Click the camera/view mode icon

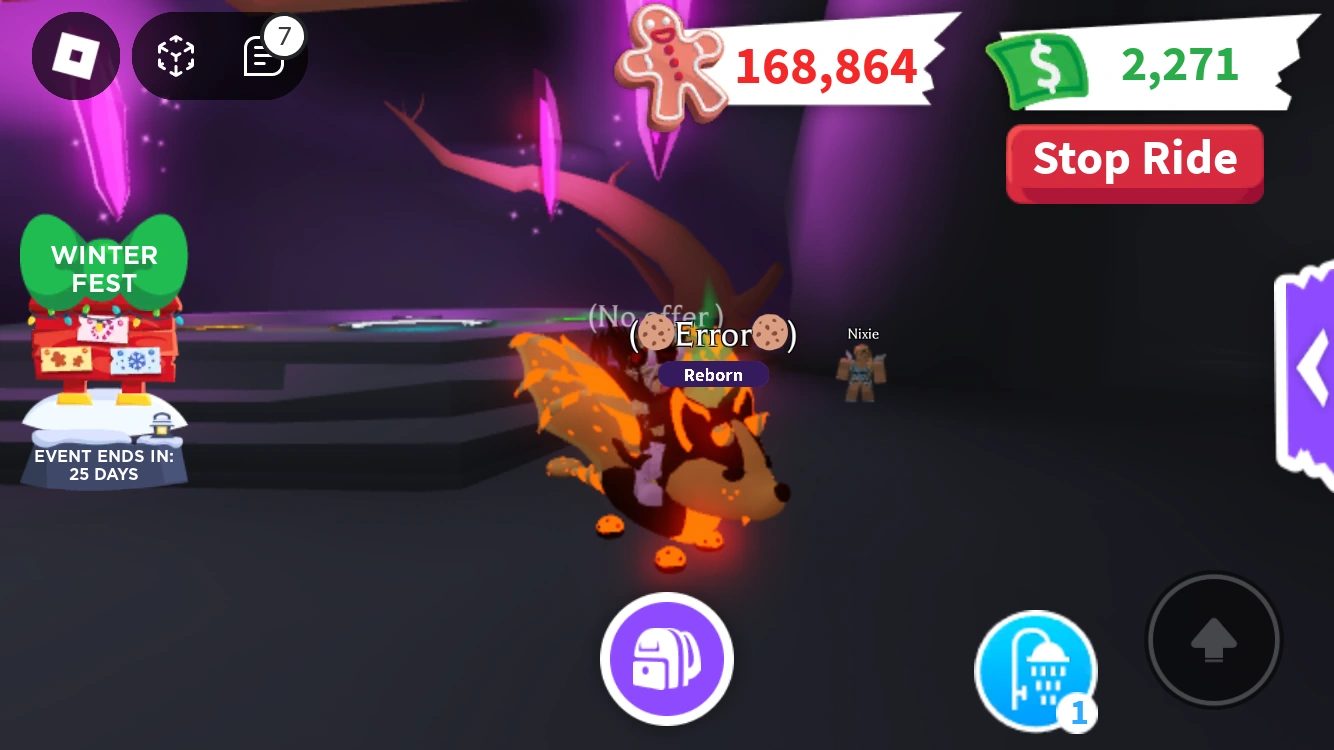tap(175, 55)
